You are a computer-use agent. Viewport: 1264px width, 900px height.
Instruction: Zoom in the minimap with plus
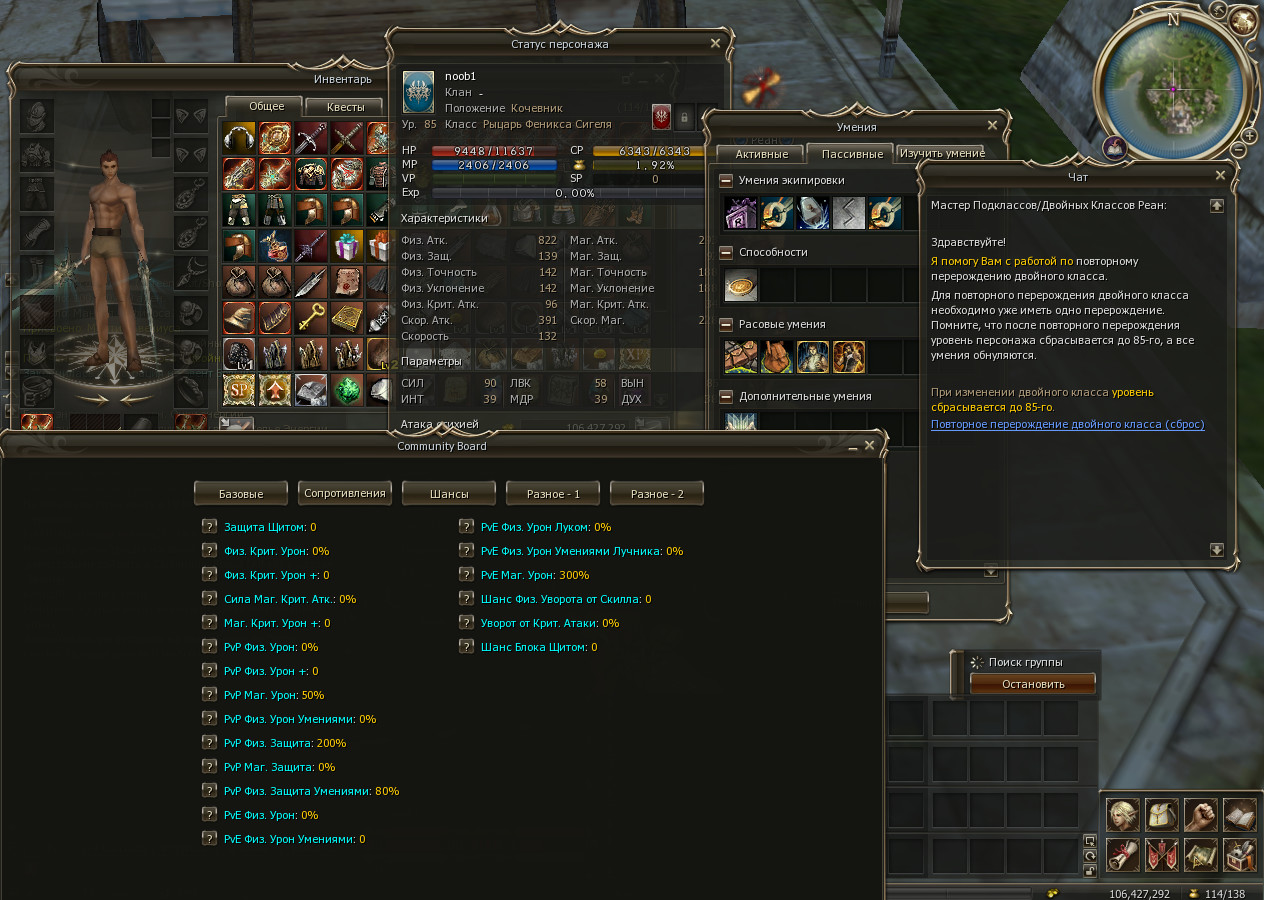coord(1250,135)
